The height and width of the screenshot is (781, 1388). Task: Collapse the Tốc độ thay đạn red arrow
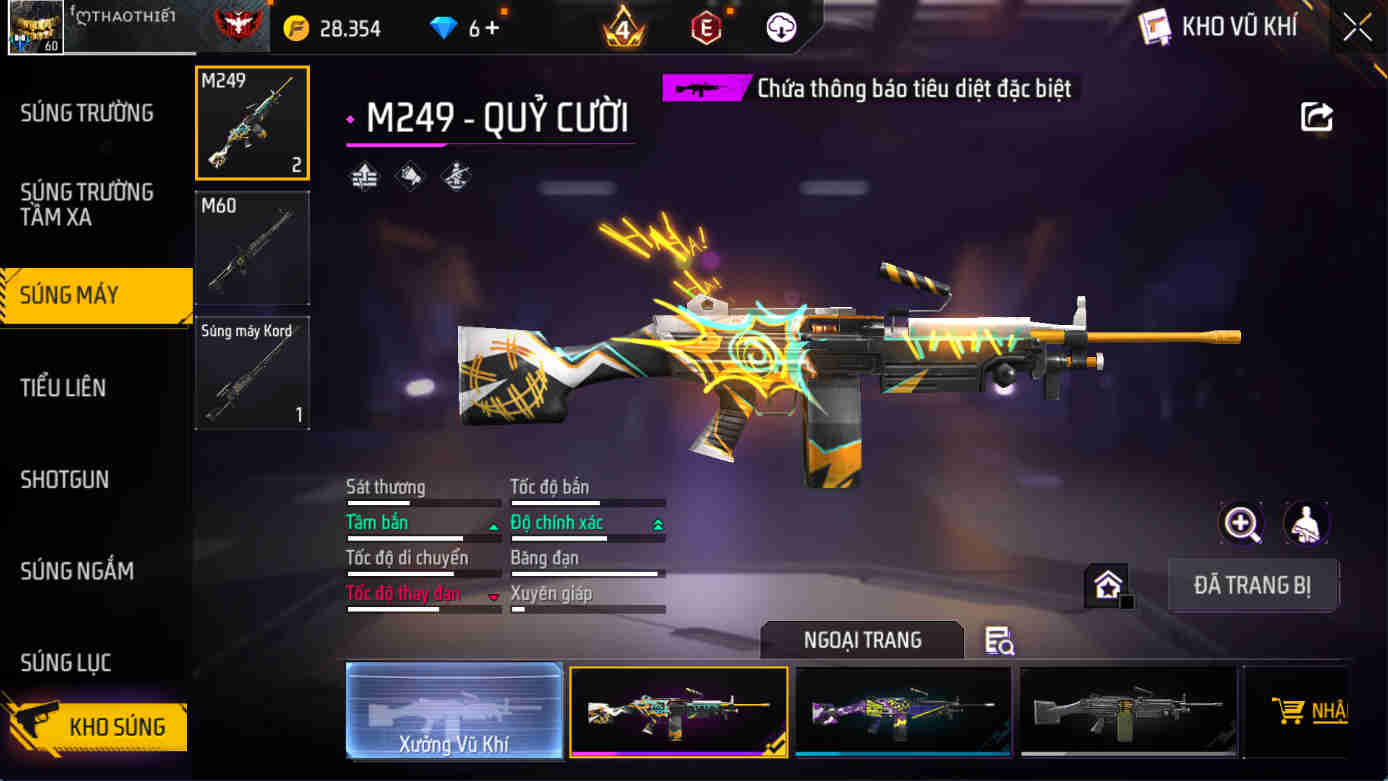tap(493, 594)
